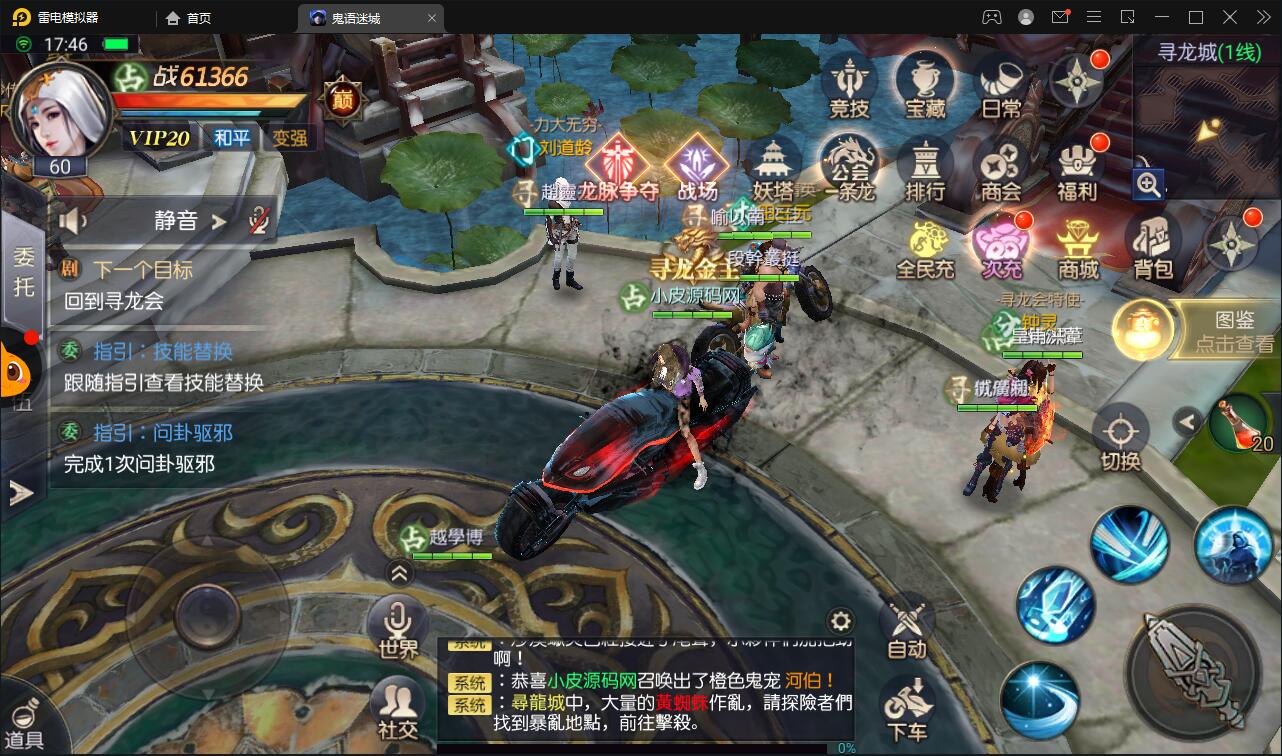Open the 委托 commission side tab
1282x756 pixels.
click(22, 270)
